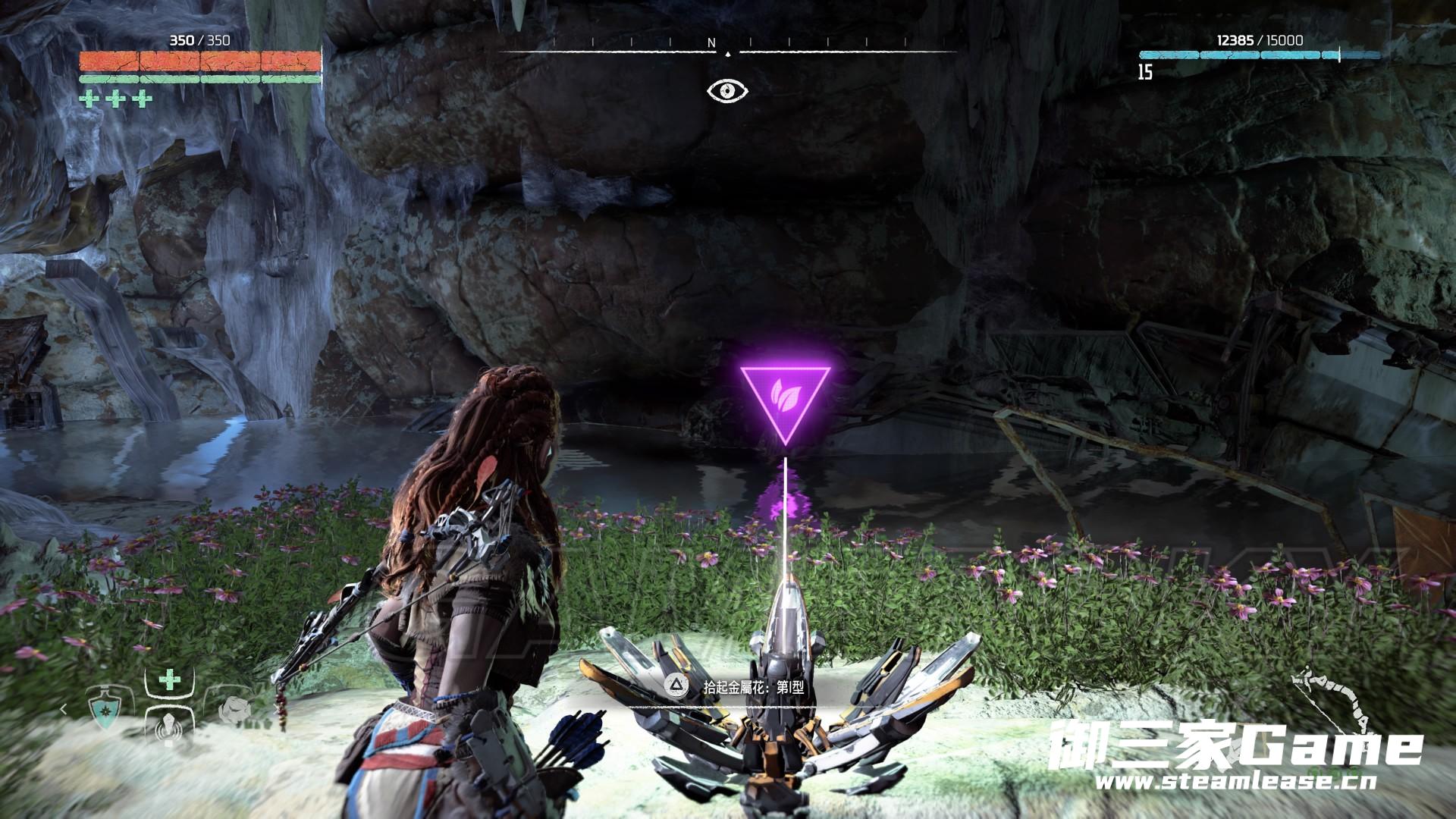
Task: Click the compass bar north marker
Action: 711,44
